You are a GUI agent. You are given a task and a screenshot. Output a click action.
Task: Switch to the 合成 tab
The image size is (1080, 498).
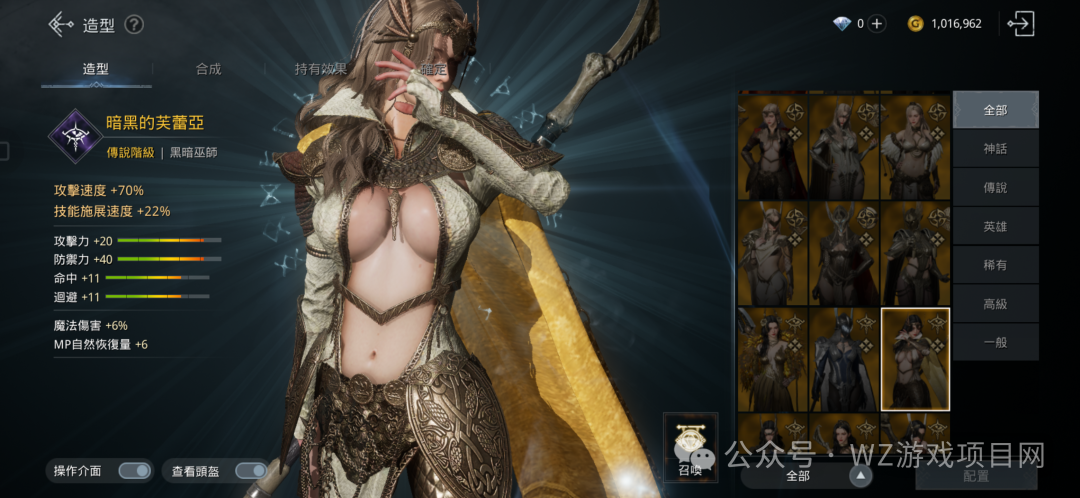(208, 69)
